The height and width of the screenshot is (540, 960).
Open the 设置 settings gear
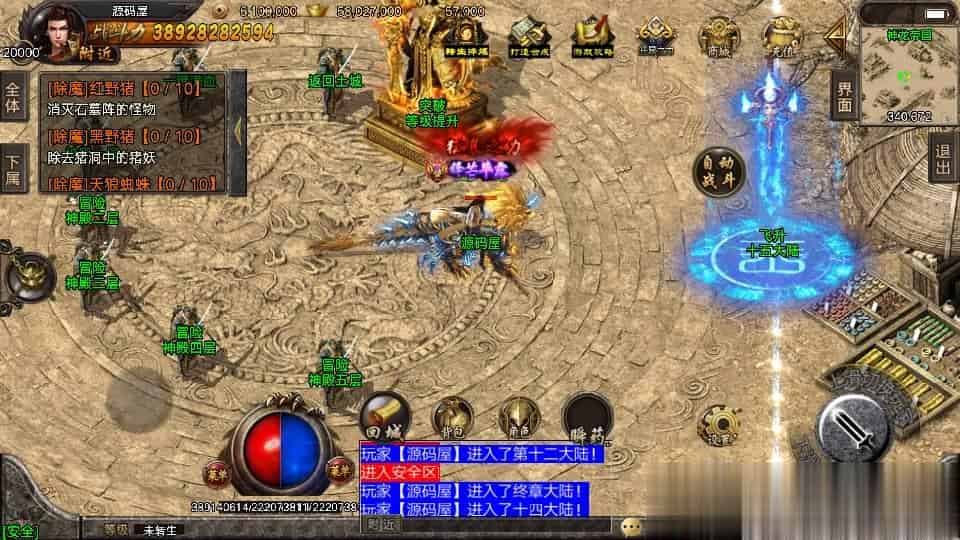(x=717, y=425)
